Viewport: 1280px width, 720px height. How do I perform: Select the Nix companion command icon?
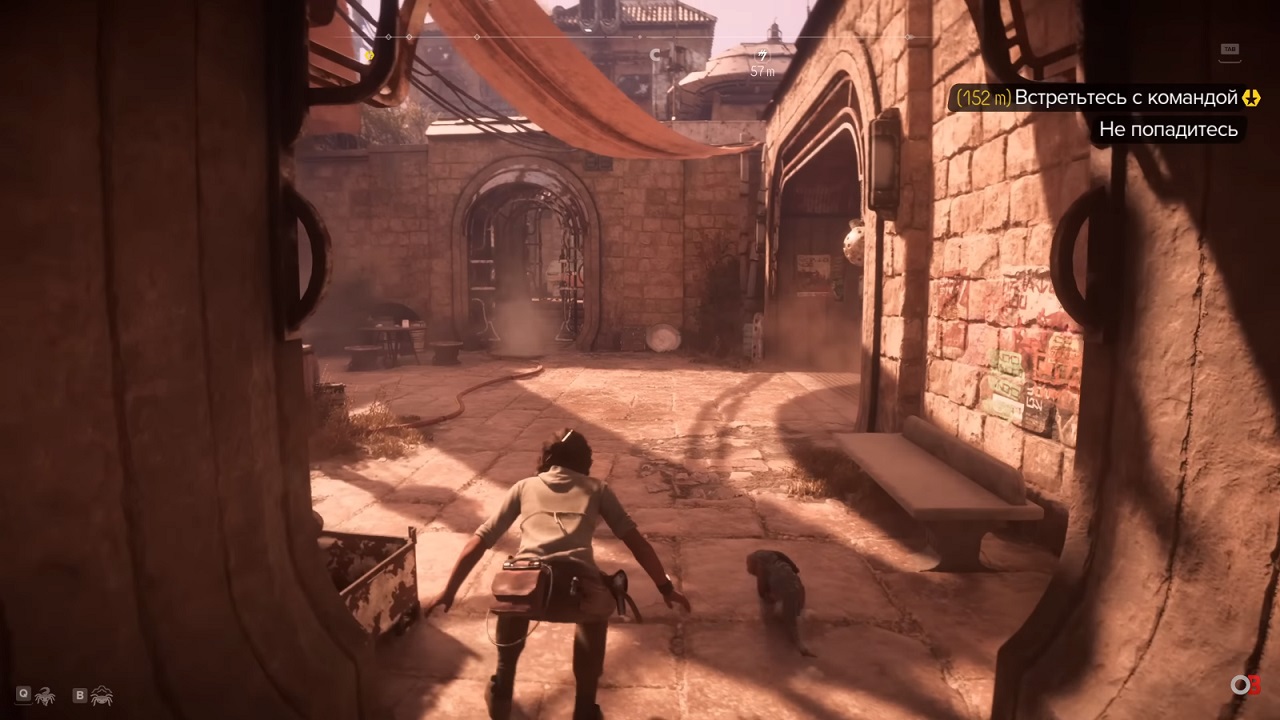[x=44, y=695]
